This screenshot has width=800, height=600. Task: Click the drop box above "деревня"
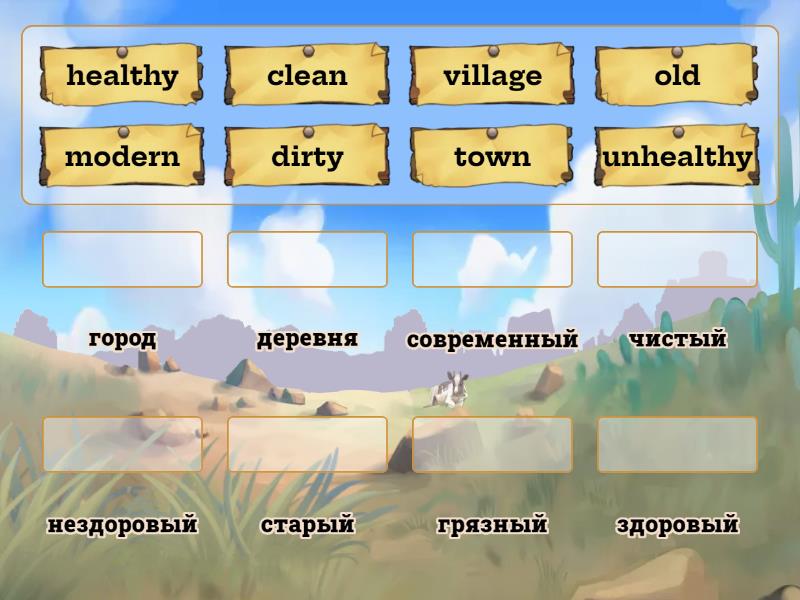coord(307,259)
